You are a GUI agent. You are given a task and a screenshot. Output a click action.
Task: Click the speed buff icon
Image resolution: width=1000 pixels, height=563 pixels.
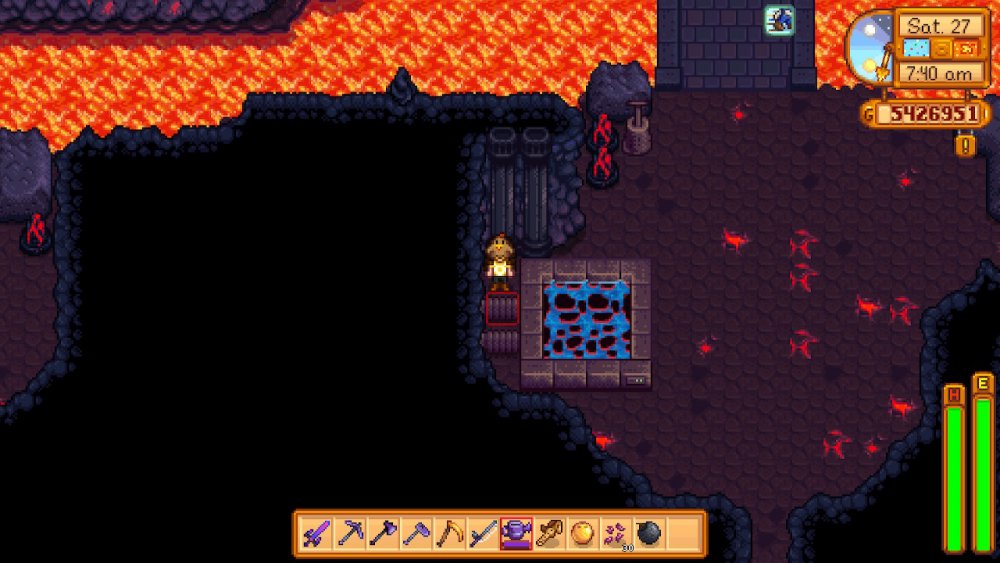(779, 19)
